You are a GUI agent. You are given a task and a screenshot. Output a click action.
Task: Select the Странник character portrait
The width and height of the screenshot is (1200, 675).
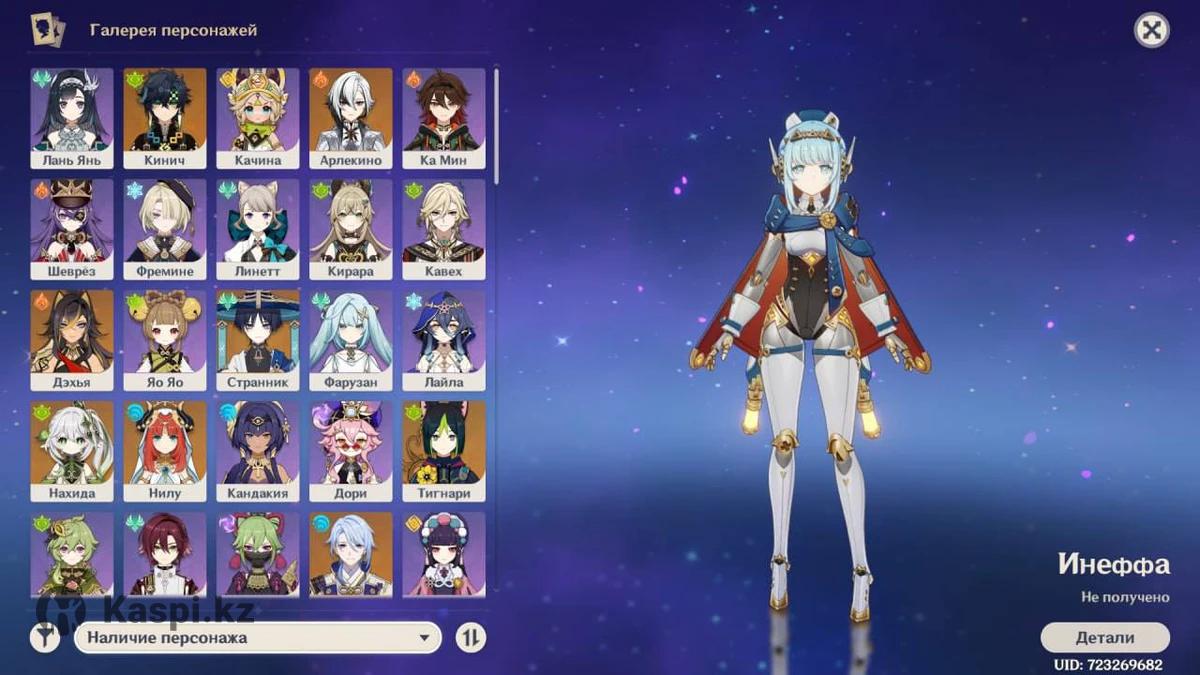click(258, 339)
